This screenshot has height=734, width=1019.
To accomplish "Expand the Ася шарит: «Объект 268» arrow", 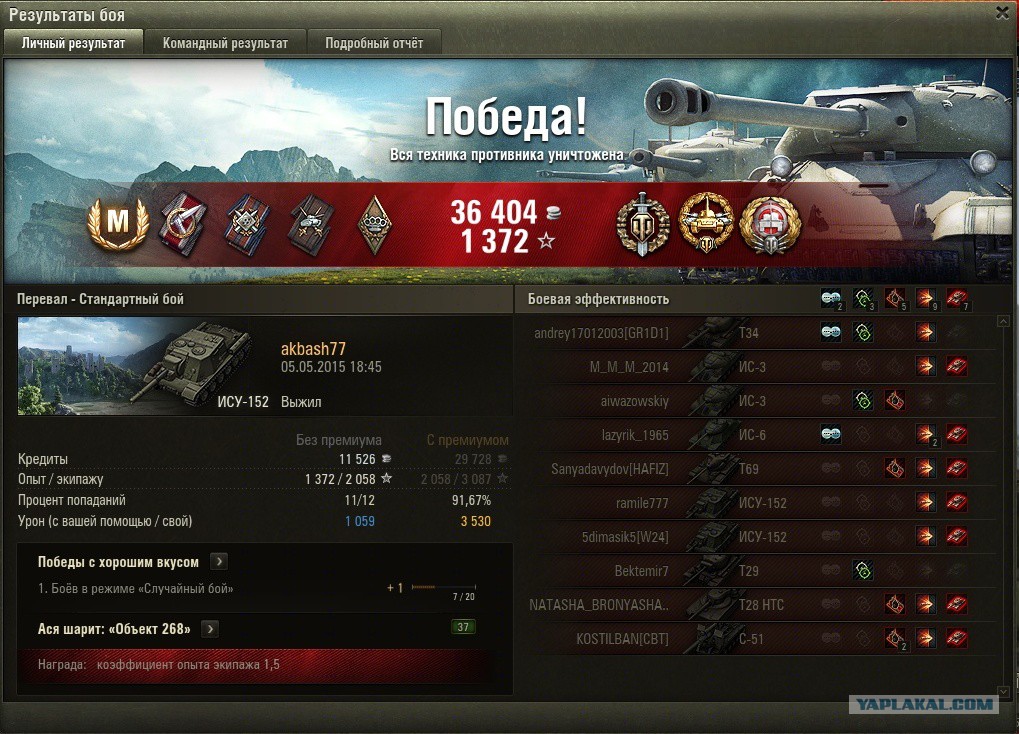I will point(210,629).
